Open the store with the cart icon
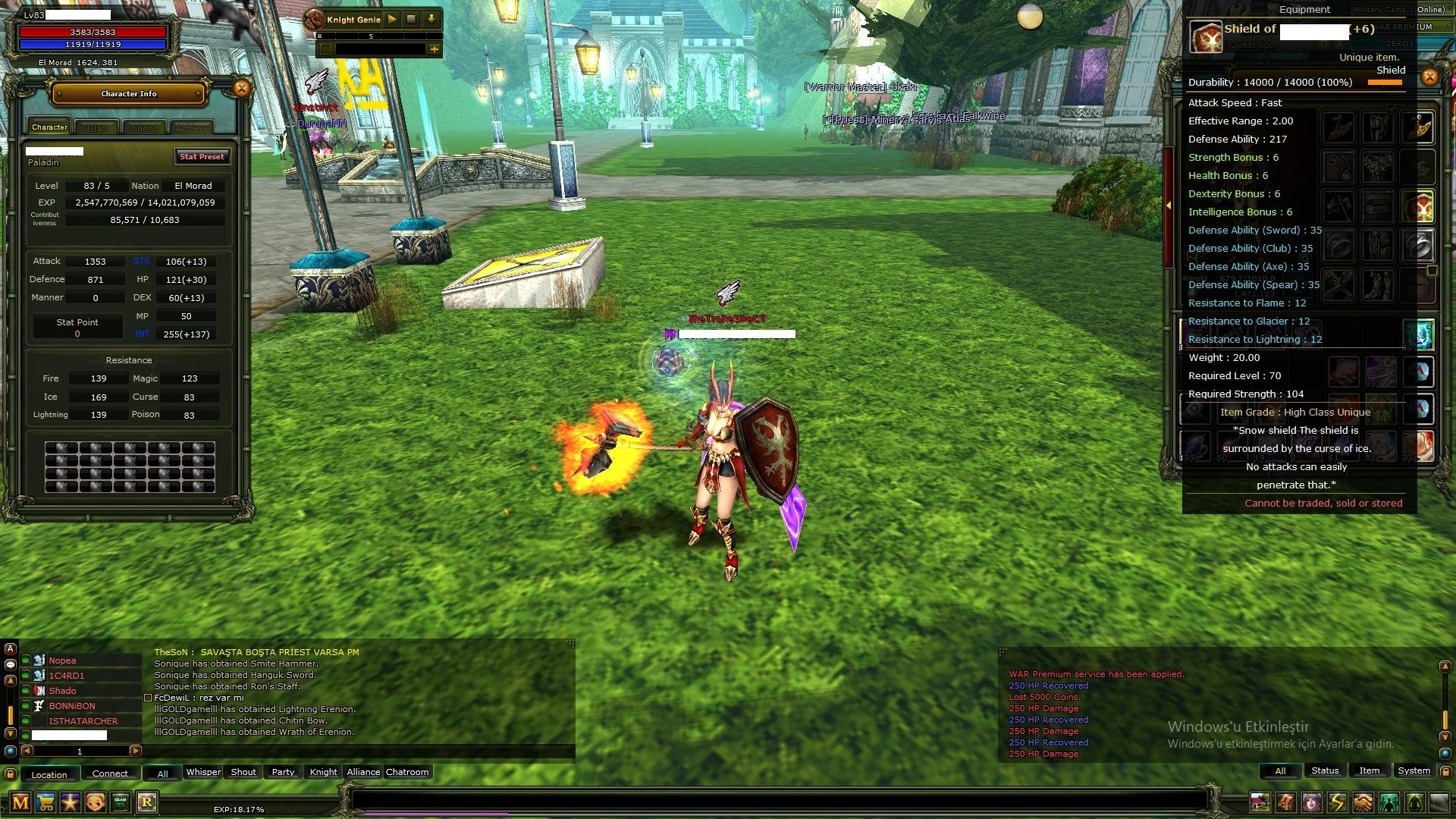 [x=45, y=802]
